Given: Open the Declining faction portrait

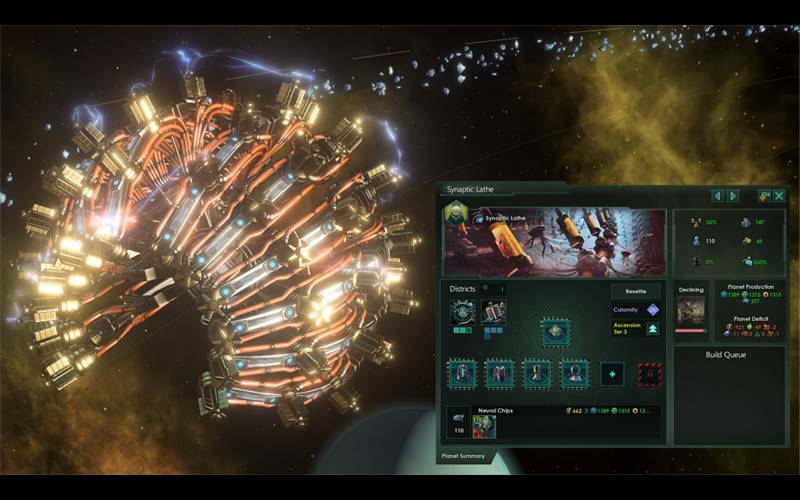Looking at the screenshot, I should click(691, 311).
